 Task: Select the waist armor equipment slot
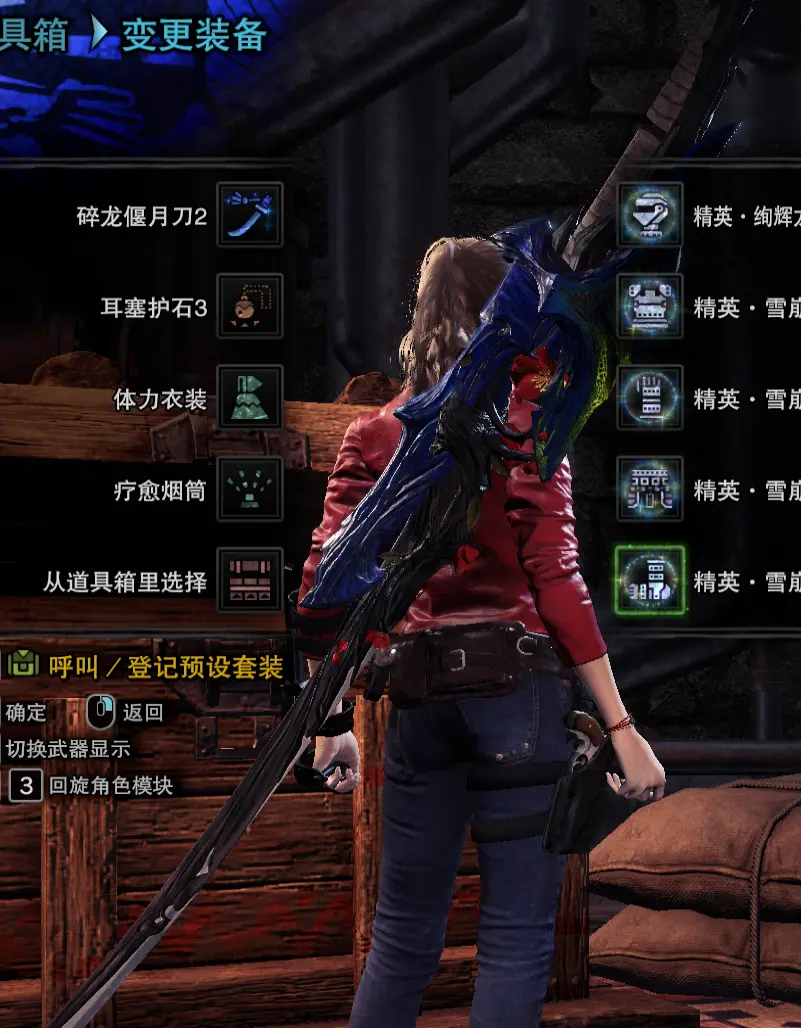[650, 489]
